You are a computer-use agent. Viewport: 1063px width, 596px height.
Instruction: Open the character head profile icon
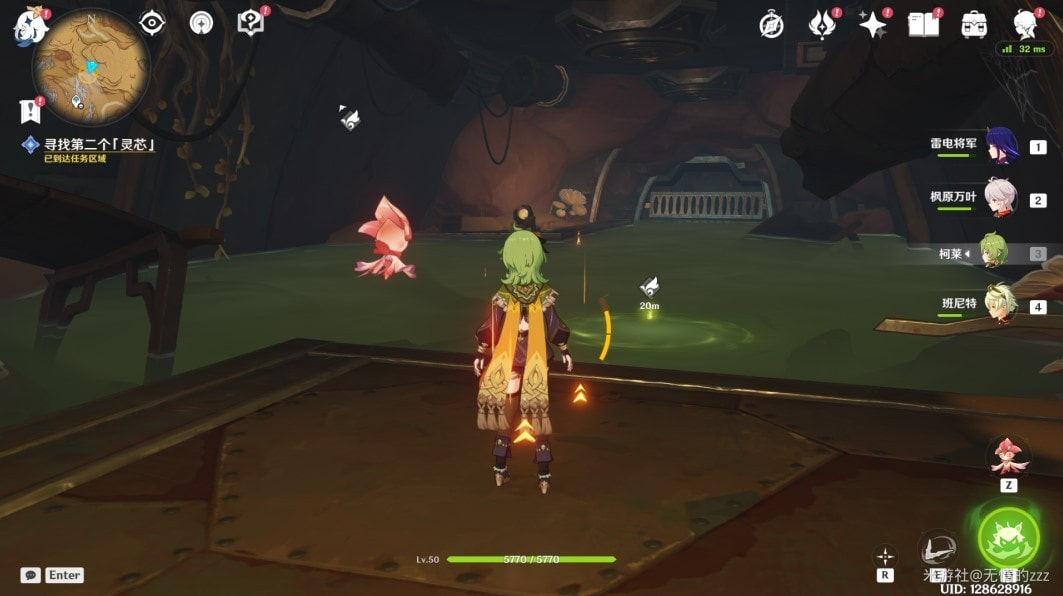1025,24
